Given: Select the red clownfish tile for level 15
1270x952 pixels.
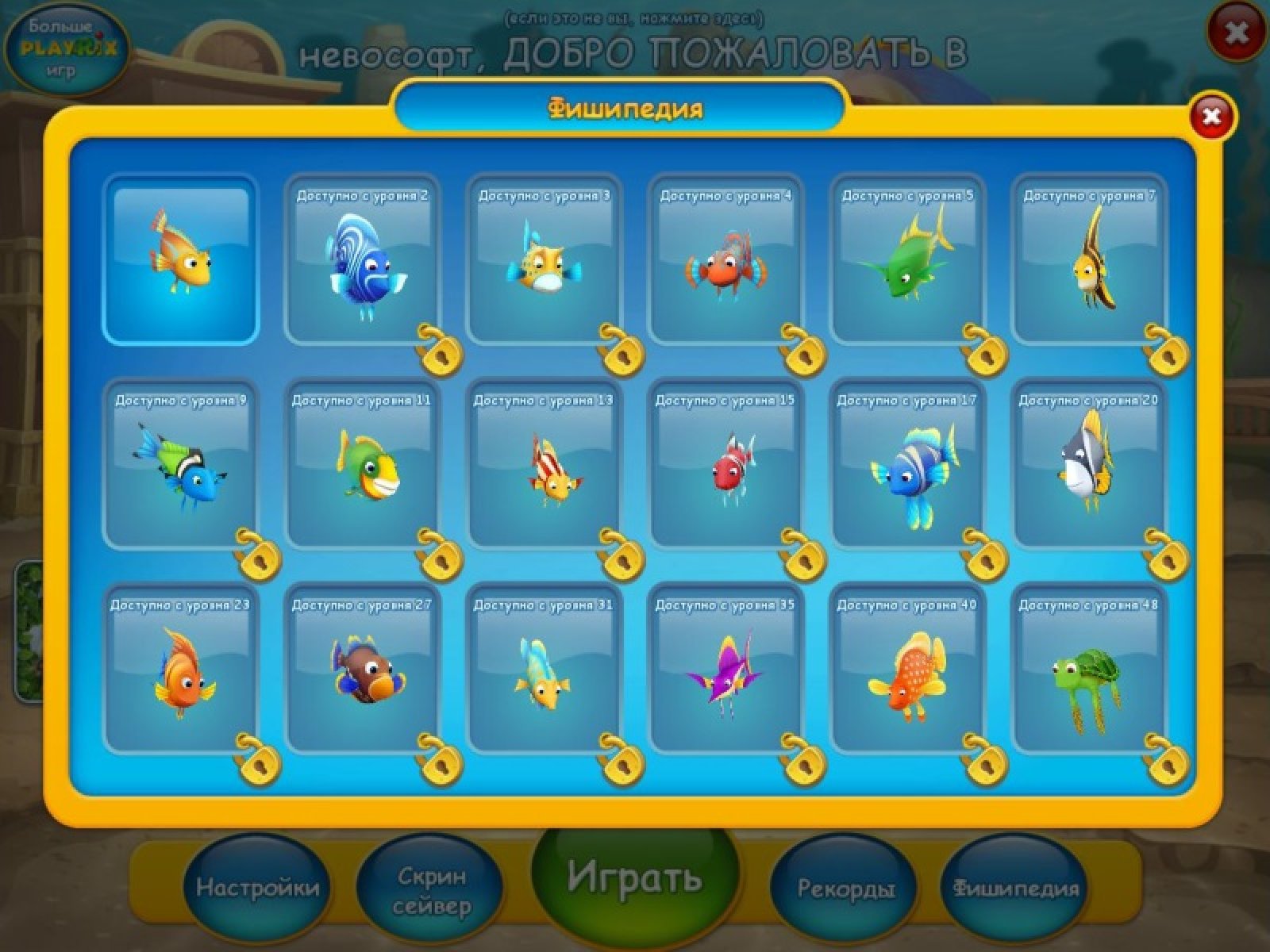Looking at the screenshot, I should point(725,464).
